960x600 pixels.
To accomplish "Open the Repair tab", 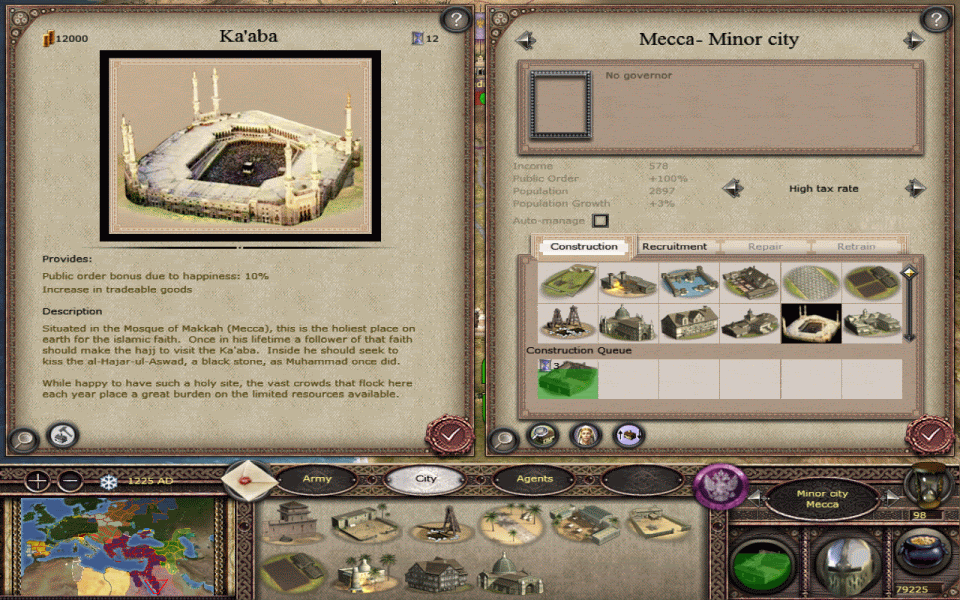I will tap(765, 246).
